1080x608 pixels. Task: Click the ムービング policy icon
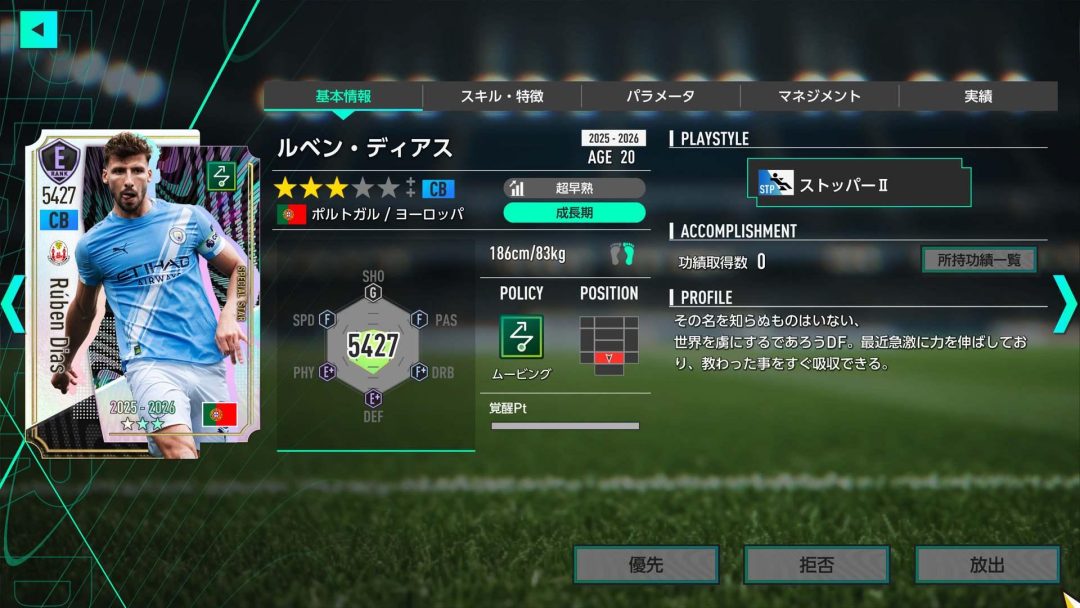[x=521, y=337]
